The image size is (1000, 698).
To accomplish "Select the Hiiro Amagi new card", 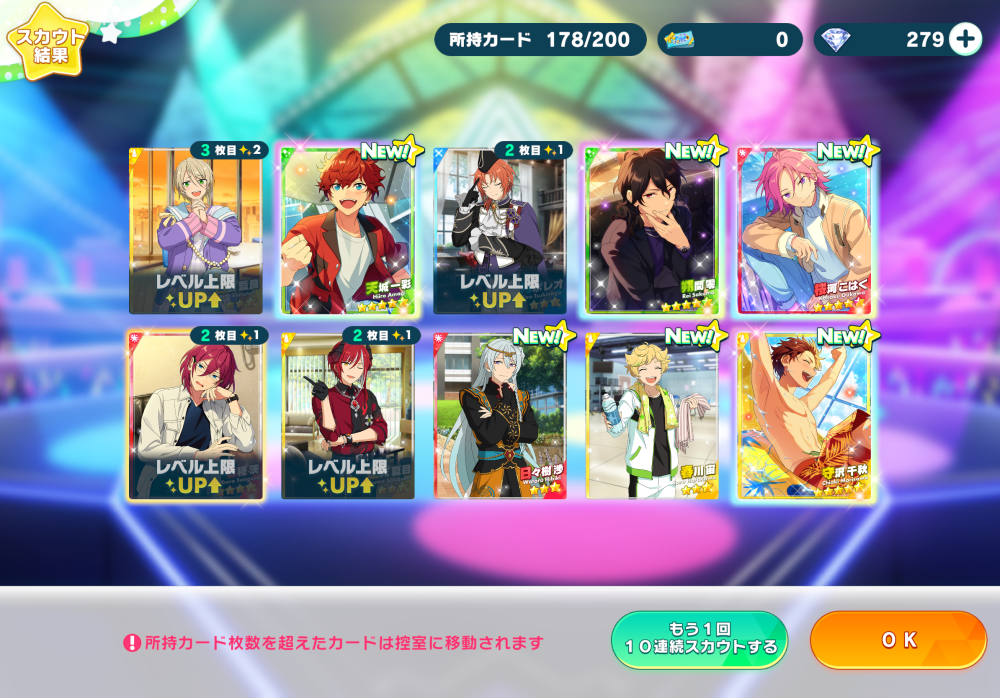I will pyautogui.click(x=347, y=230).
